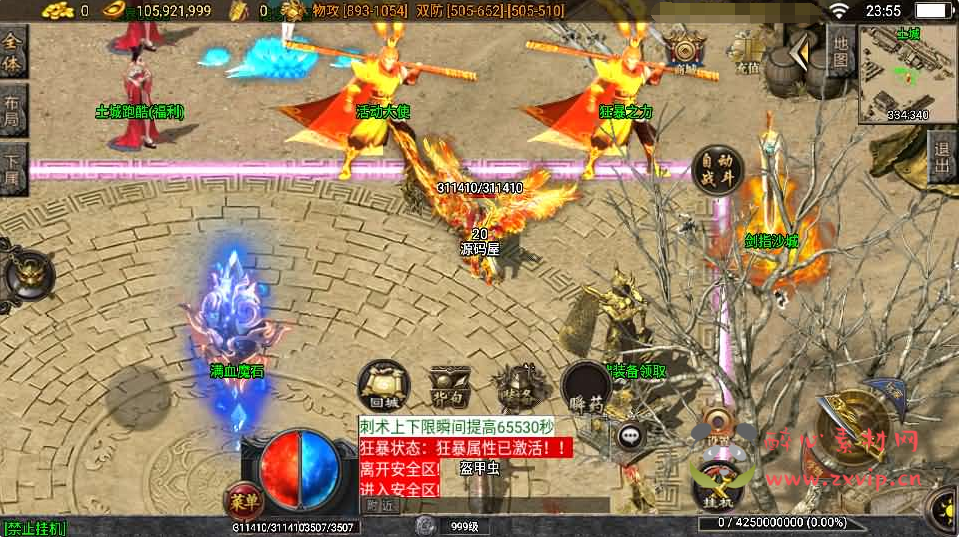Tap the 瞬药 instant potion button
Image resolution: width=959 pixels, height=537 pixels.
pyautogui.click(x=586, y=386)
